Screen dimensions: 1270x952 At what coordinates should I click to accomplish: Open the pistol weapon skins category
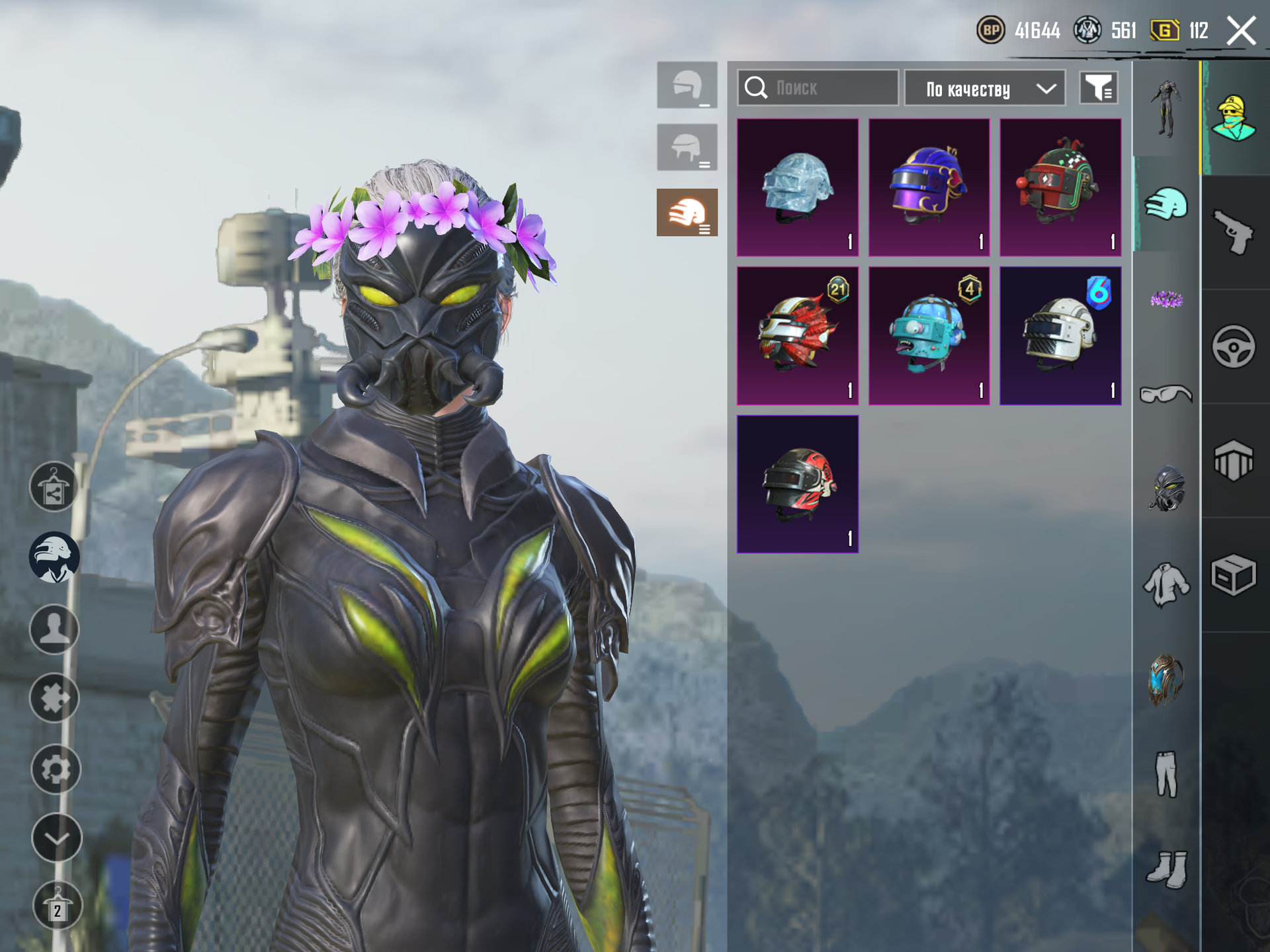pos(1234,232)
